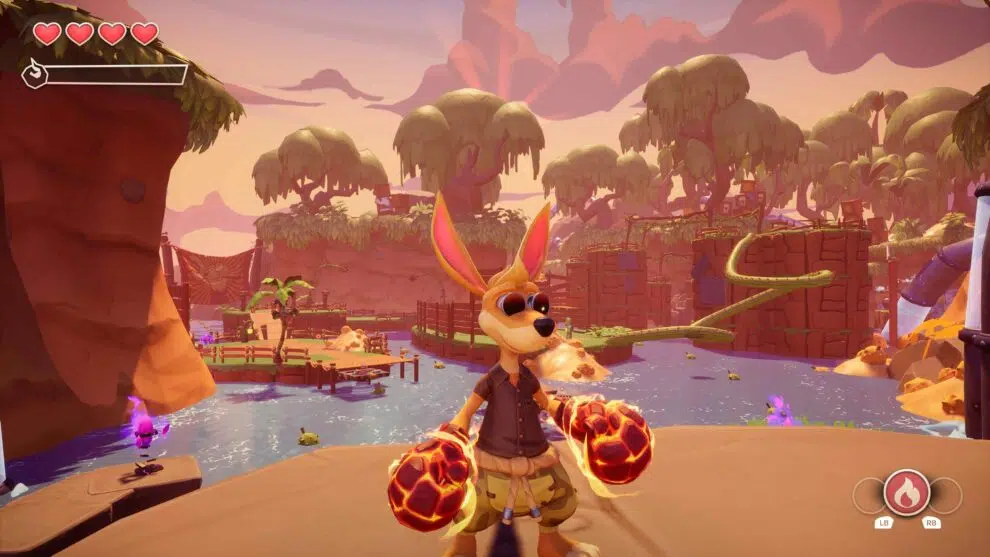Screen dimensions: 990x557
Task: Select the fire glove ability icon
Action: point(907,492)
